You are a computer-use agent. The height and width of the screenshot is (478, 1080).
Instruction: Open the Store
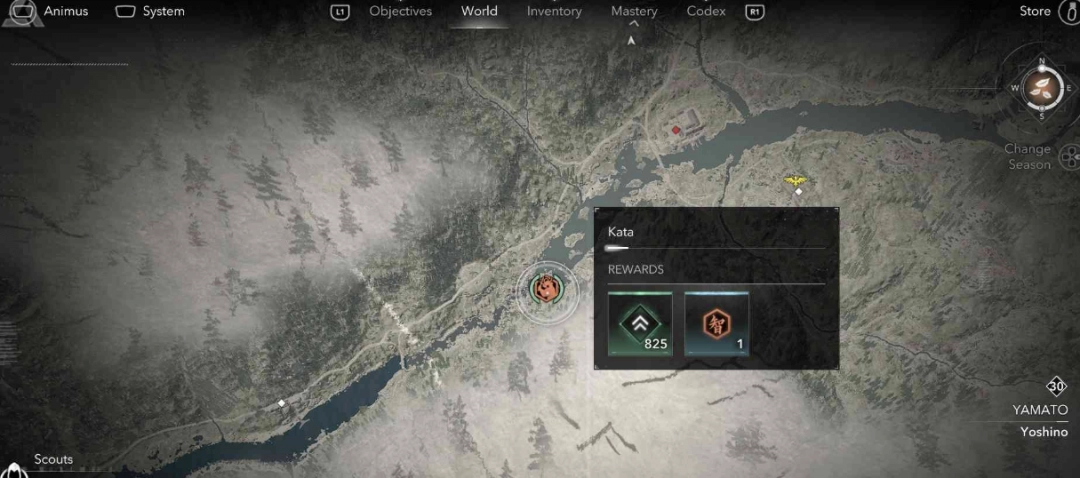[1035, 11]
